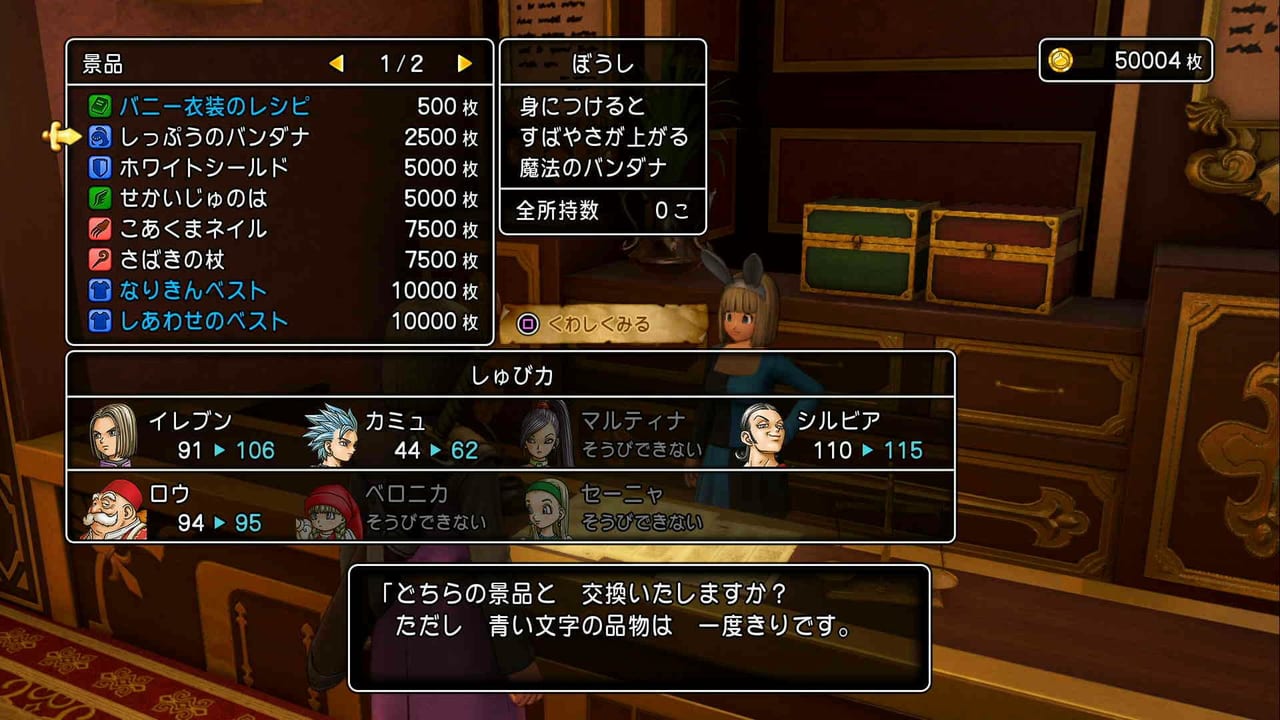Pick せかいじゅのは from the prize list
1280x720 pixels.
(x=193, y=198)
